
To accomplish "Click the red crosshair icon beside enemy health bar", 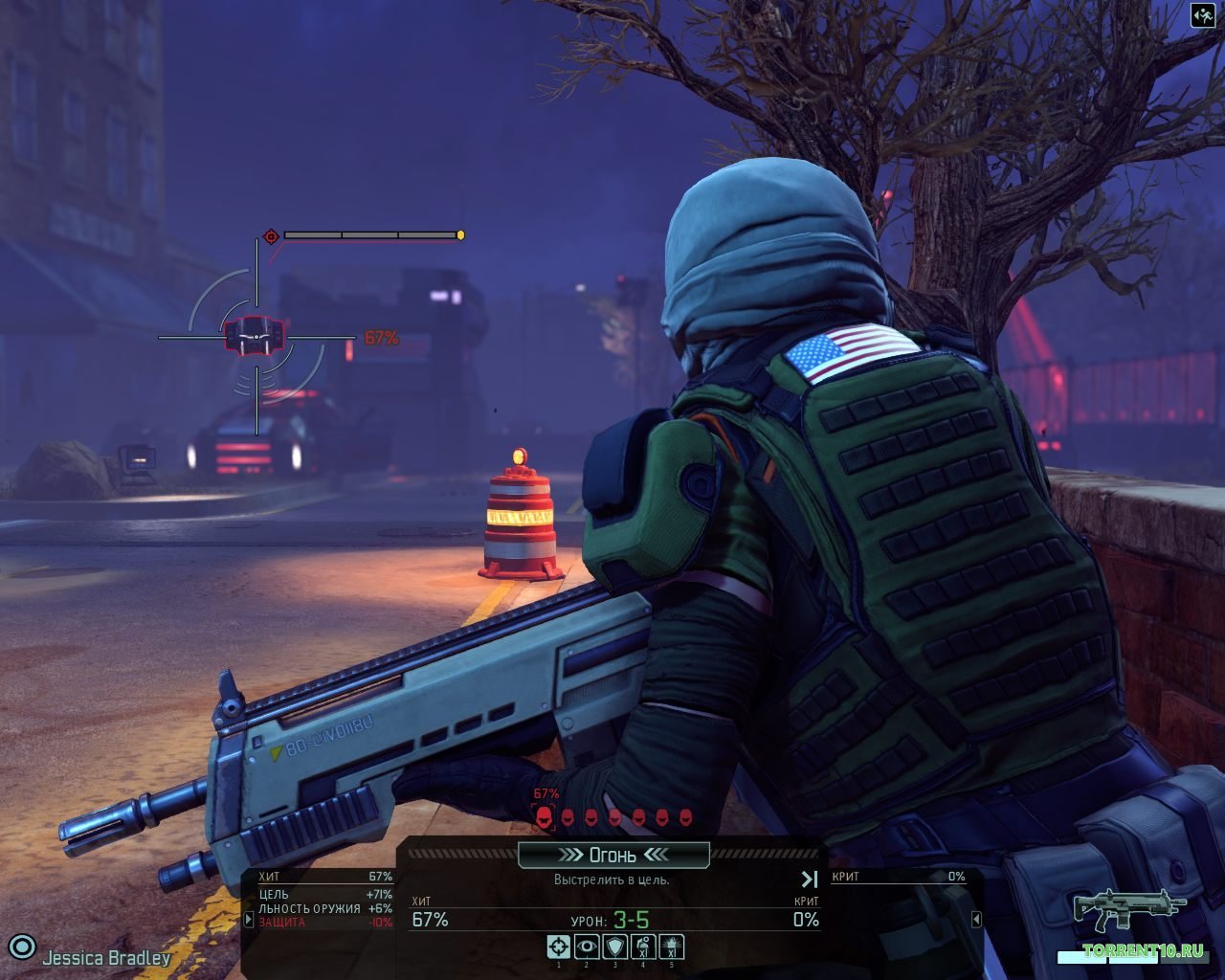I will coord(270,235).
